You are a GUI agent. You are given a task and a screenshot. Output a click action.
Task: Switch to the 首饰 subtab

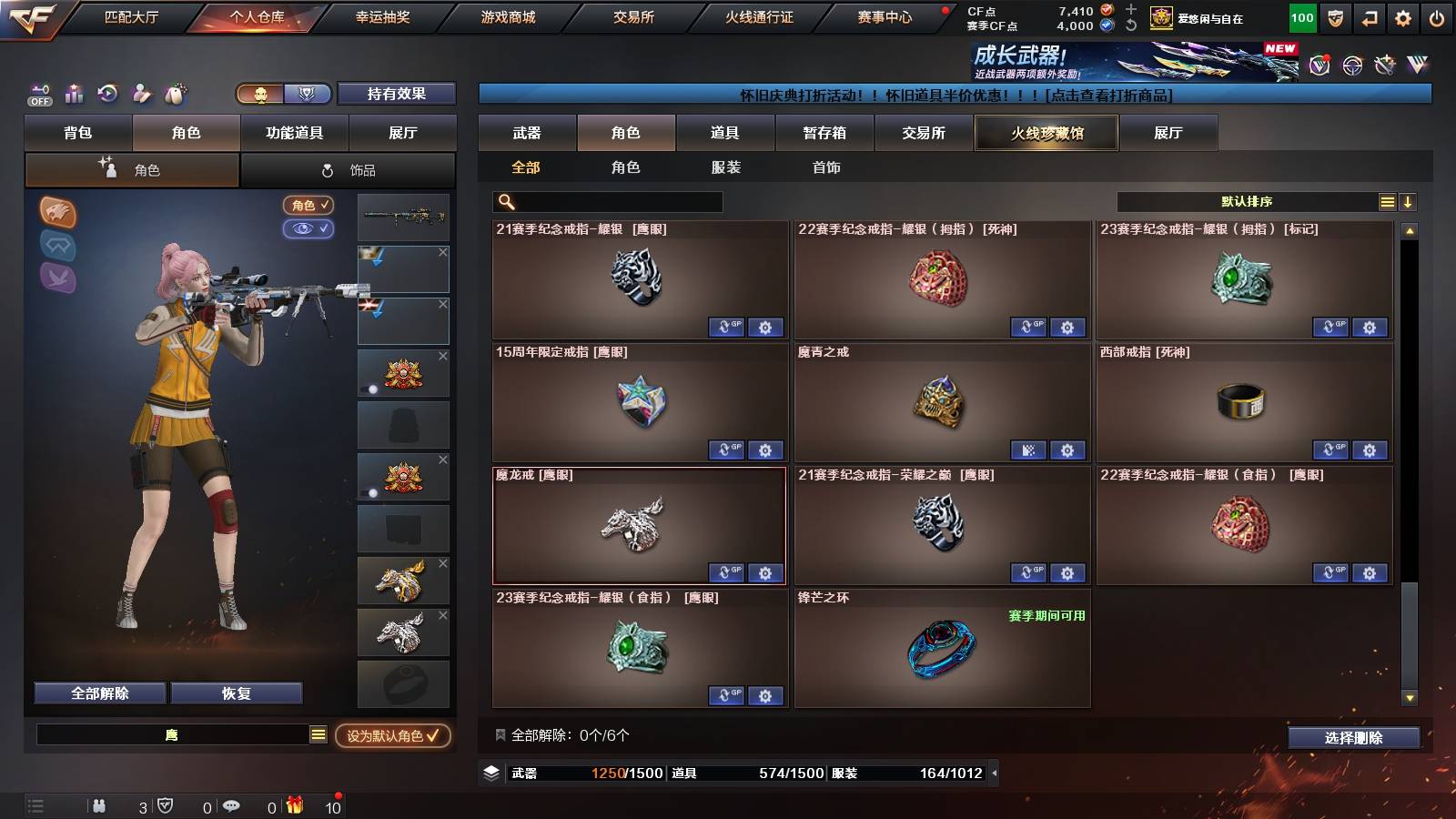coord(826,167)
